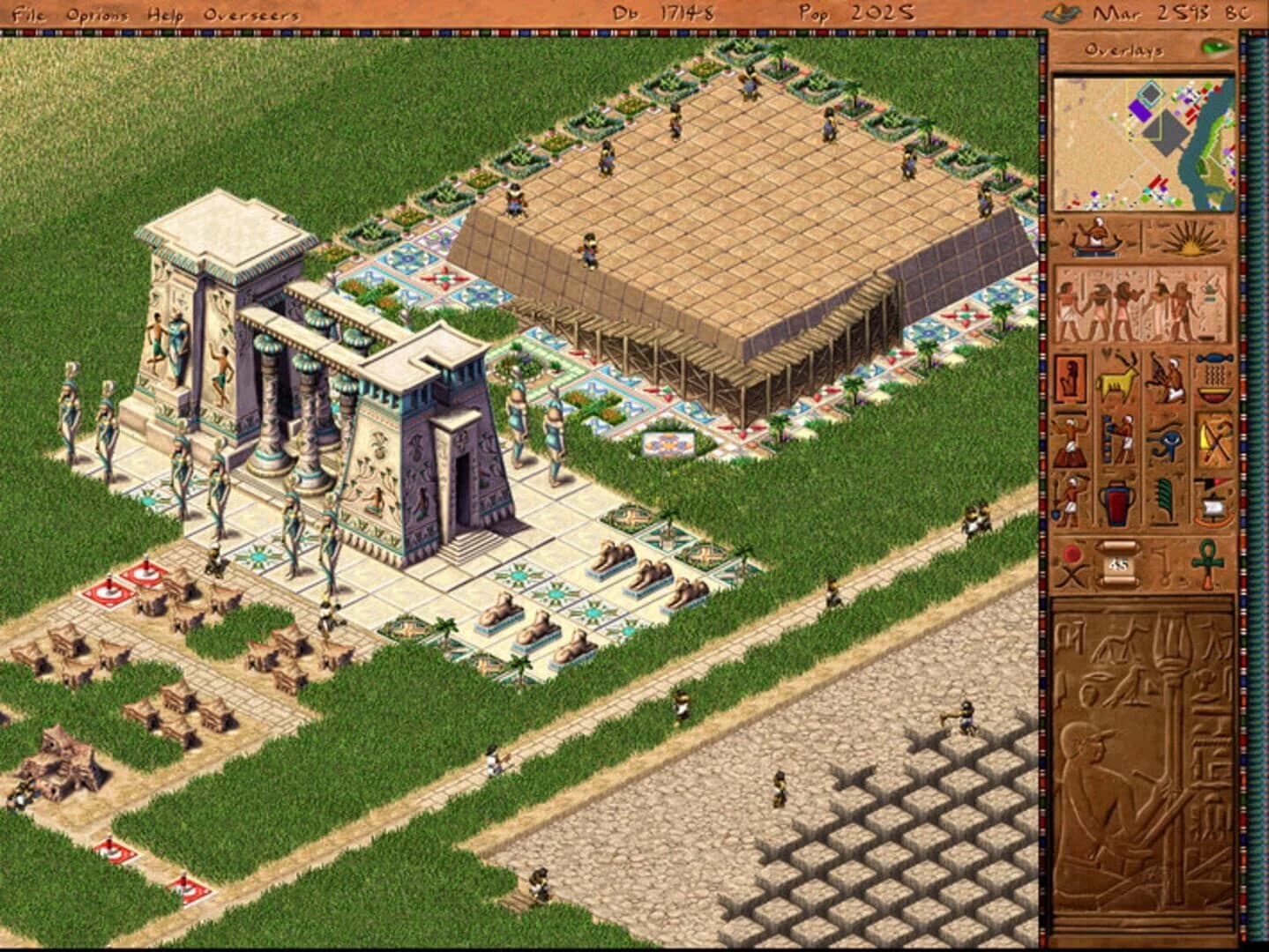Open the Overlays selector
Viewport: 1269px width, 952px height.
point(1123,51)
